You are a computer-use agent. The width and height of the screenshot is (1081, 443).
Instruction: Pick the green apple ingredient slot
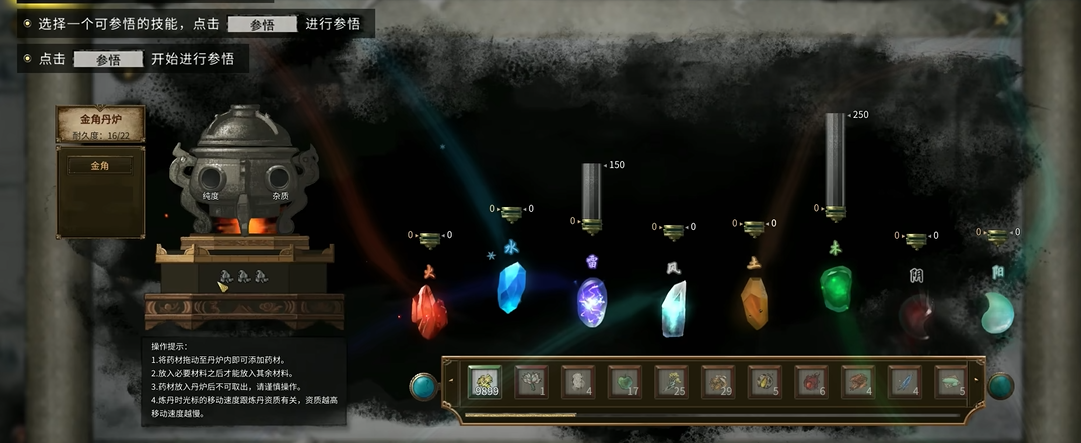coord(626,382)
